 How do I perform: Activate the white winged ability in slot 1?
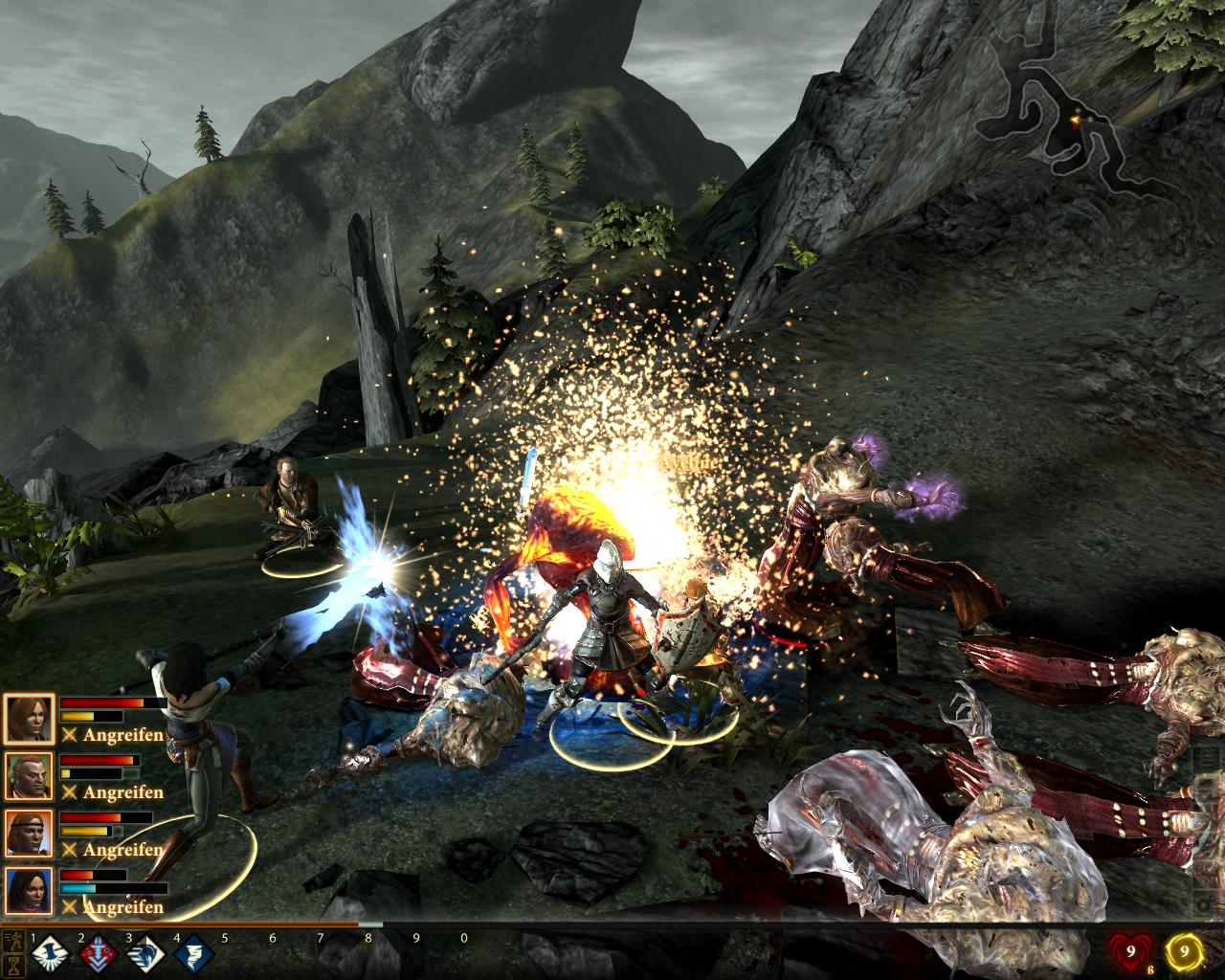point(48,954)
